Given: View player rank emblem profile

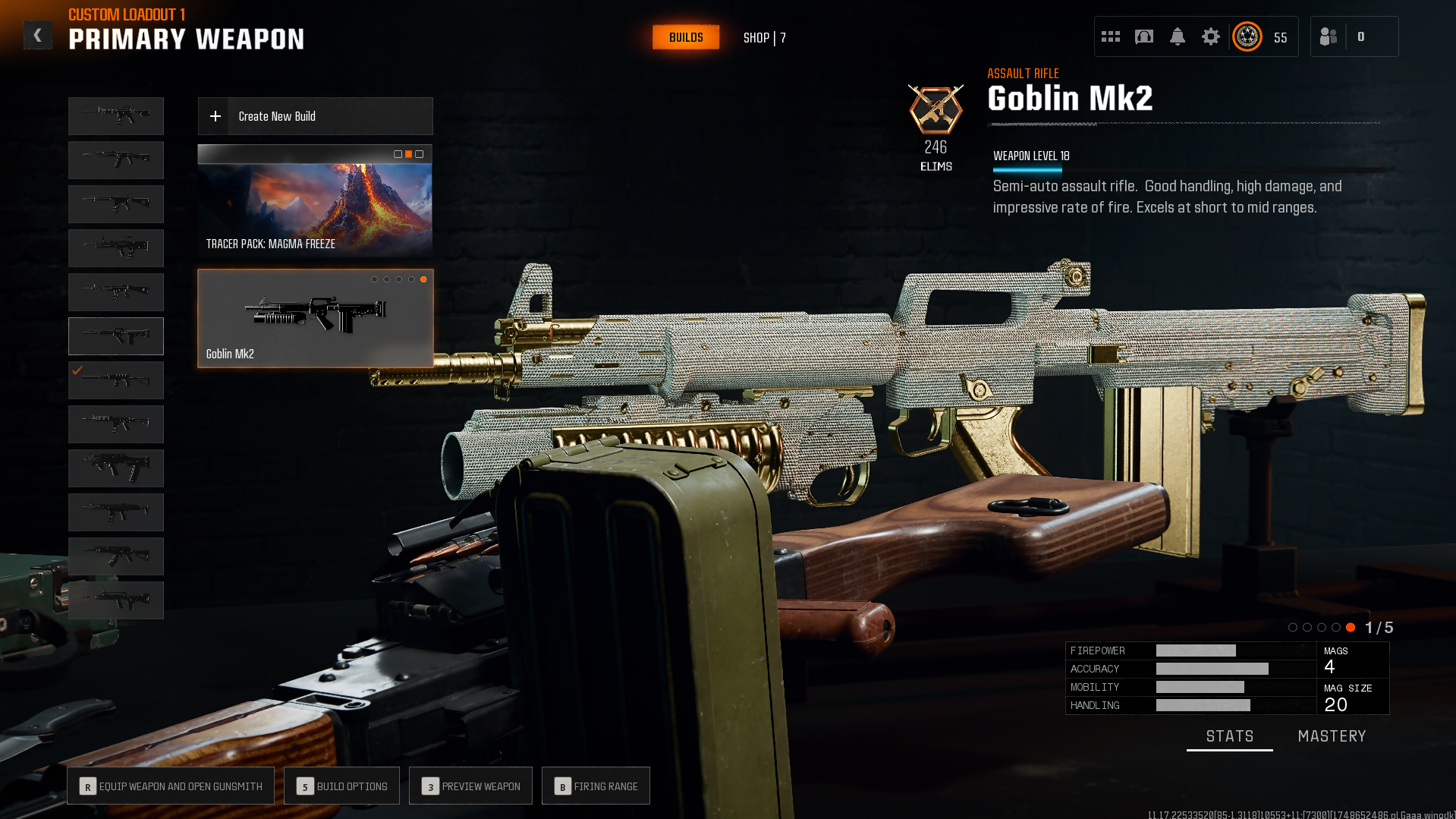Looking at the screenshot, I should [1247, 36].
